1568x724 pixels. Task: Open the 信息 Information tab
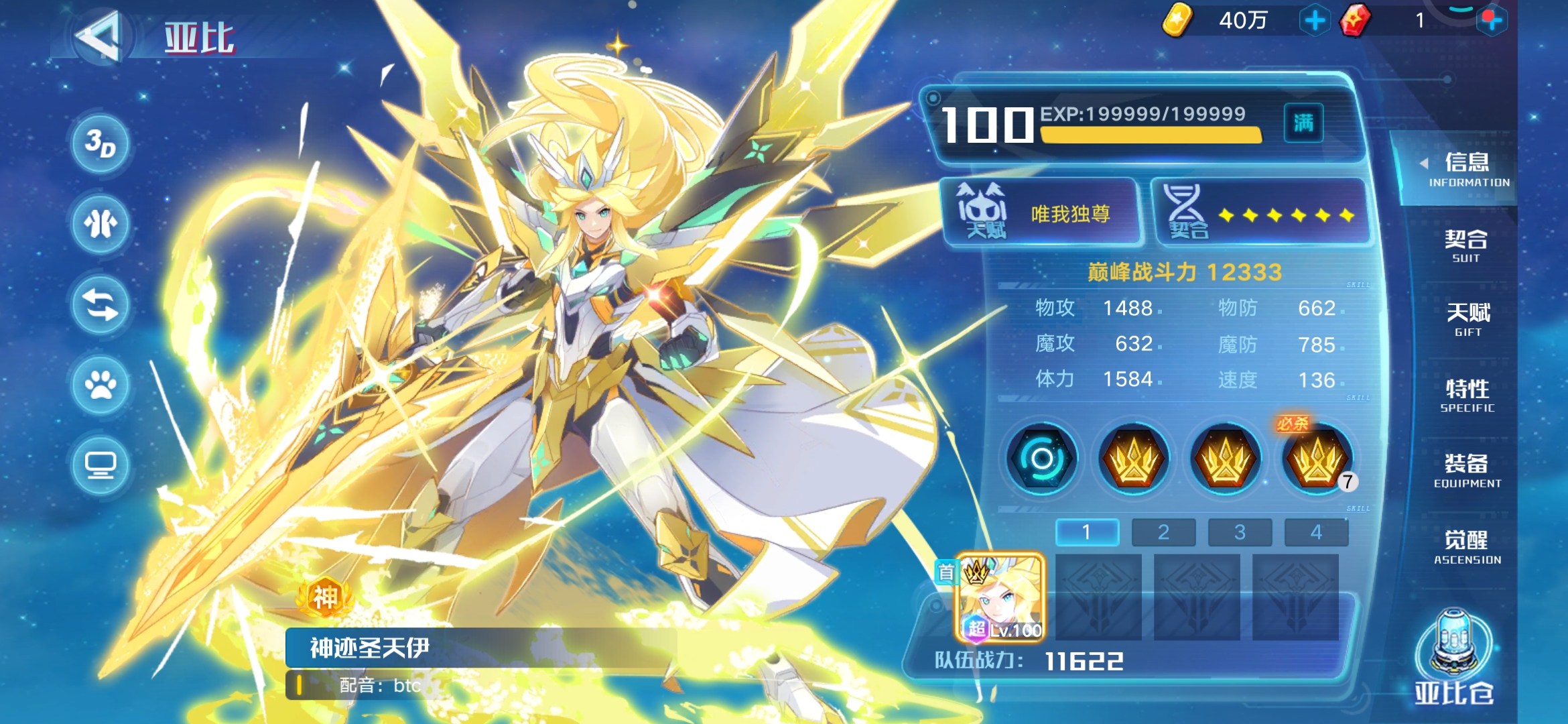click(x=1466, y=169)
